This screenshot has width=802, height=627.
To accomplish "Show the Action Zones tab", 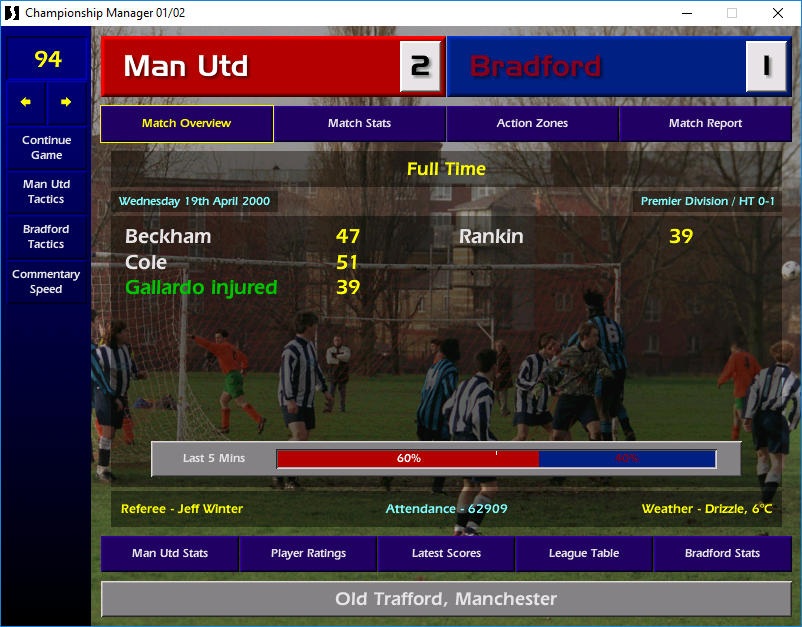I will [x=532, y=124].
